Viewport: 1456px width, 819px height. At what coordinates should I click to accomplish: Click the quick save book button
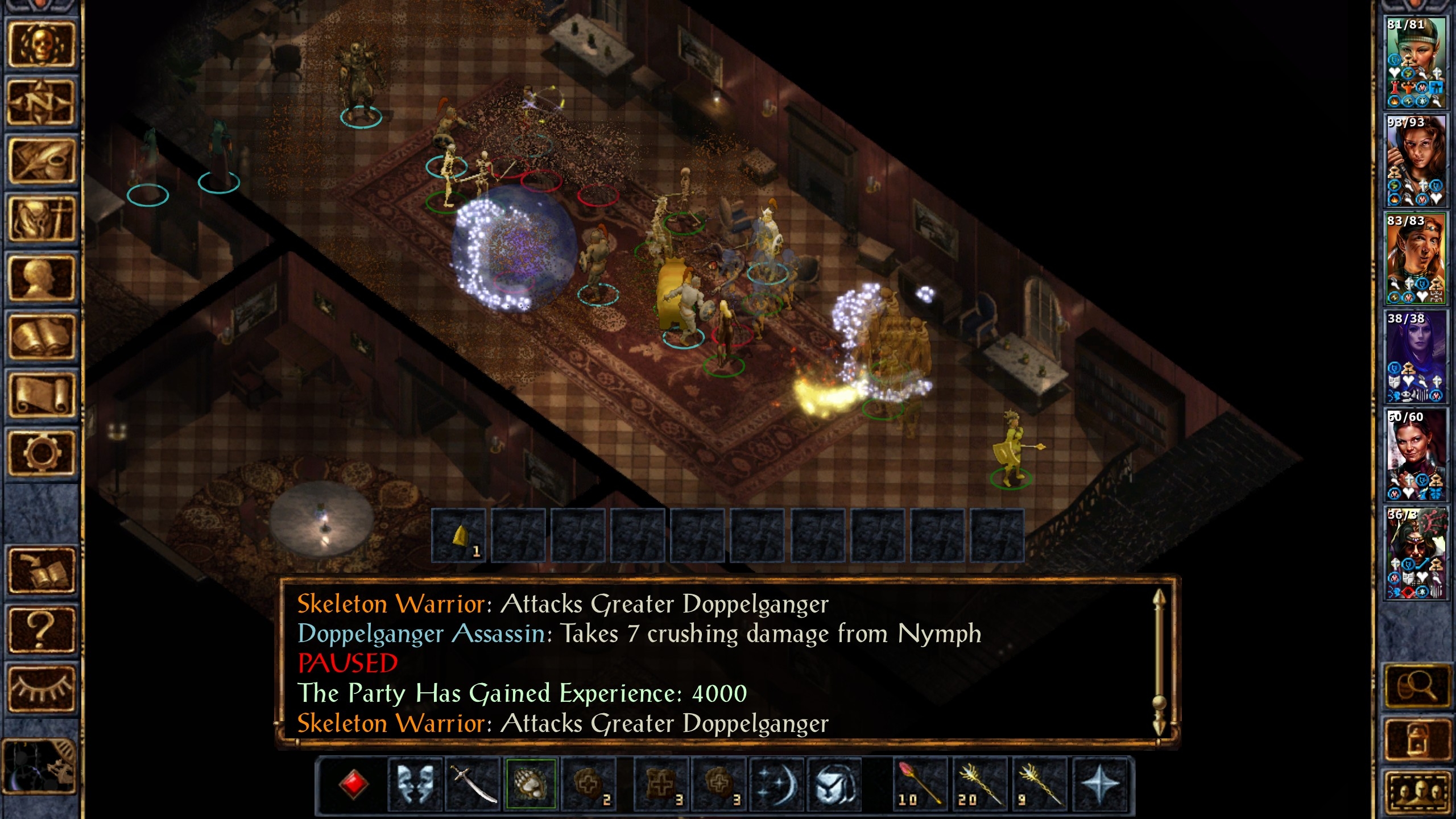[x=41, y=571]
